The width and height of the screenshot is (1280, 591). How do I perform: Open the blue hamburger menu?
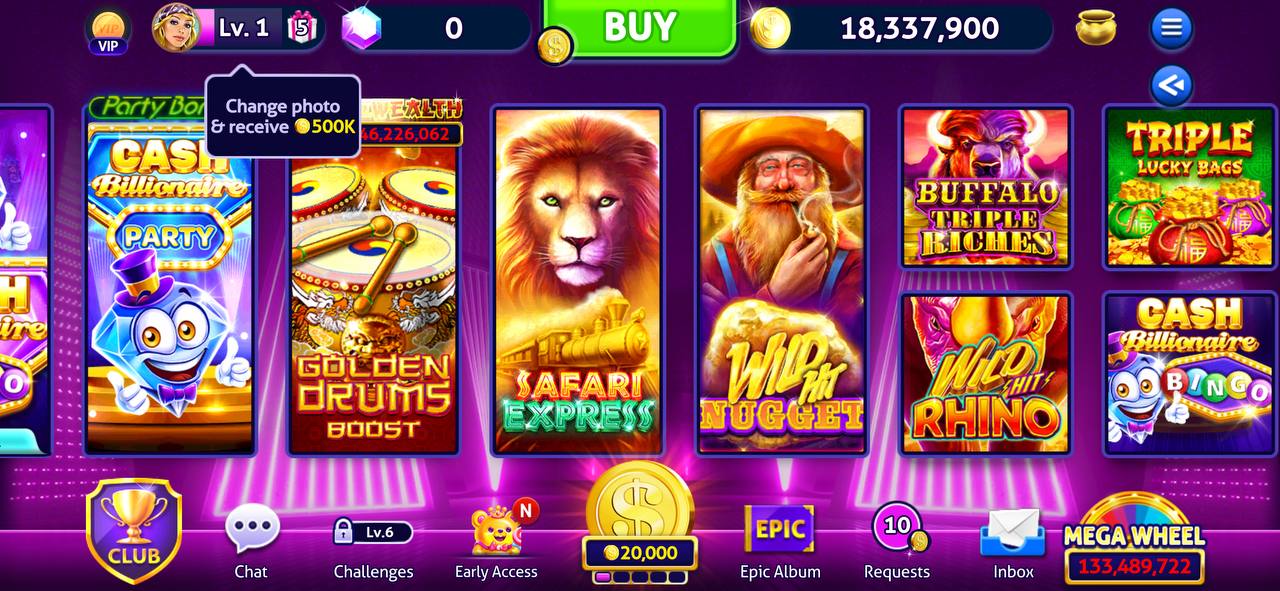(1171, 28)
